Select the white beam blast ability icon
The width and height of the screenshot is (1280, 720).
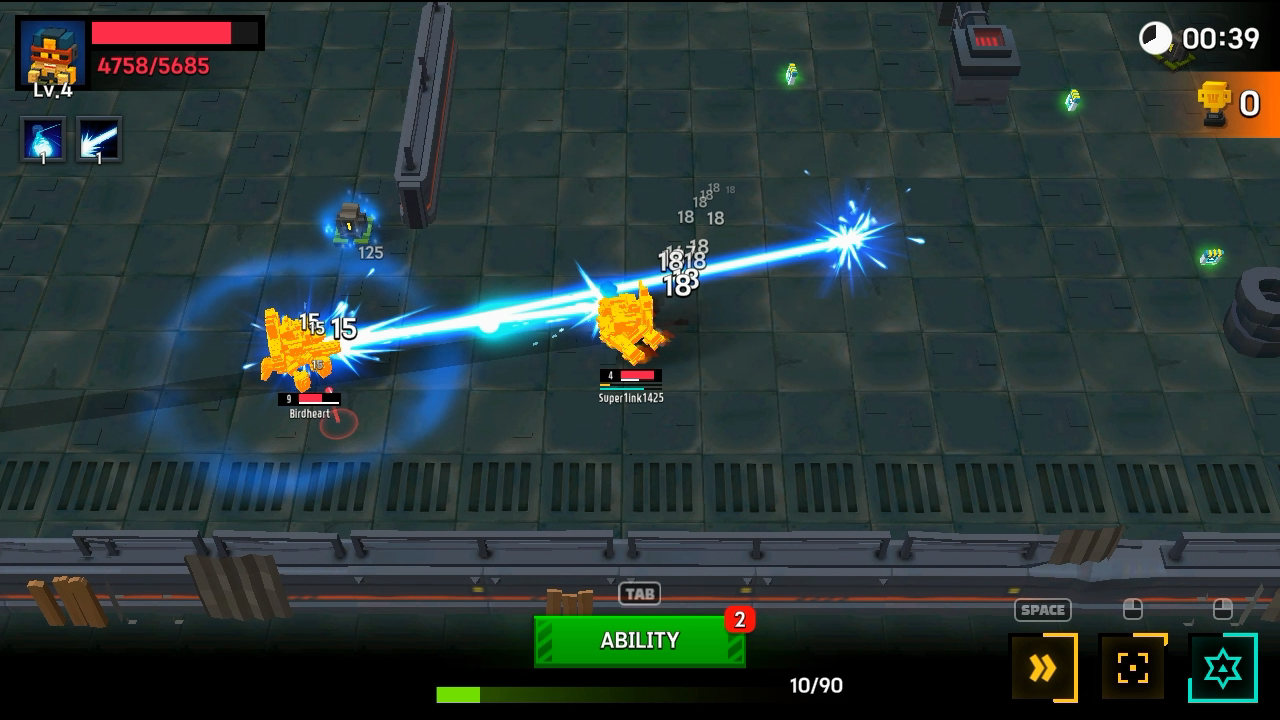[x=98, y=140]
